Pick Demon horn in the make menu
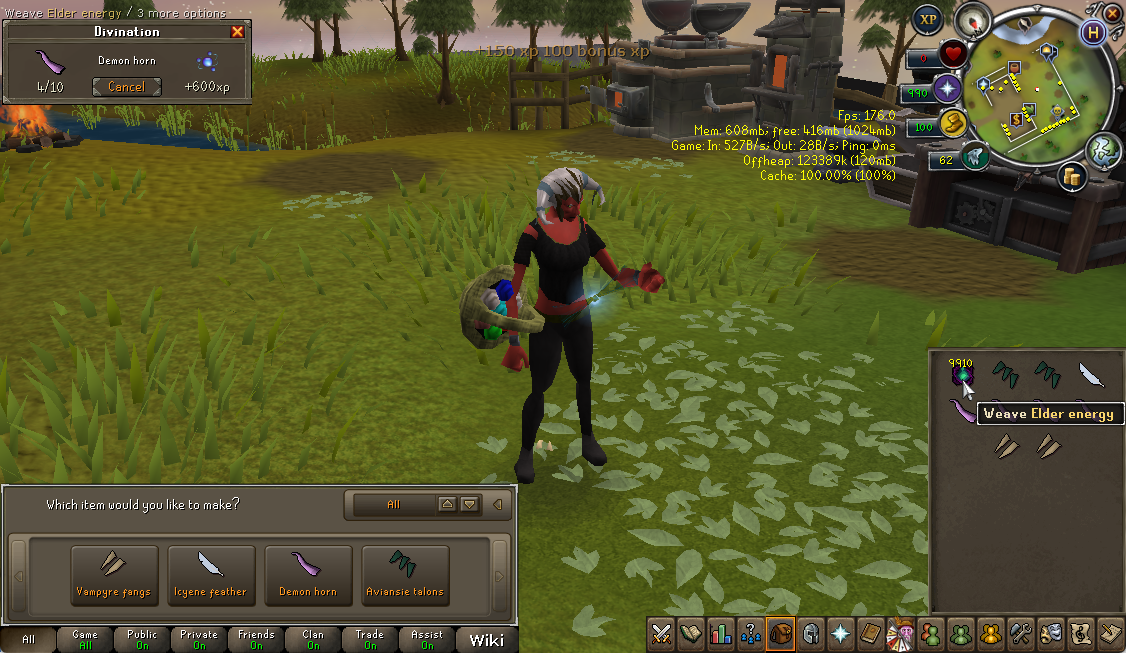The width and height of the screenshot is (1126, 653). pos(308,576)
